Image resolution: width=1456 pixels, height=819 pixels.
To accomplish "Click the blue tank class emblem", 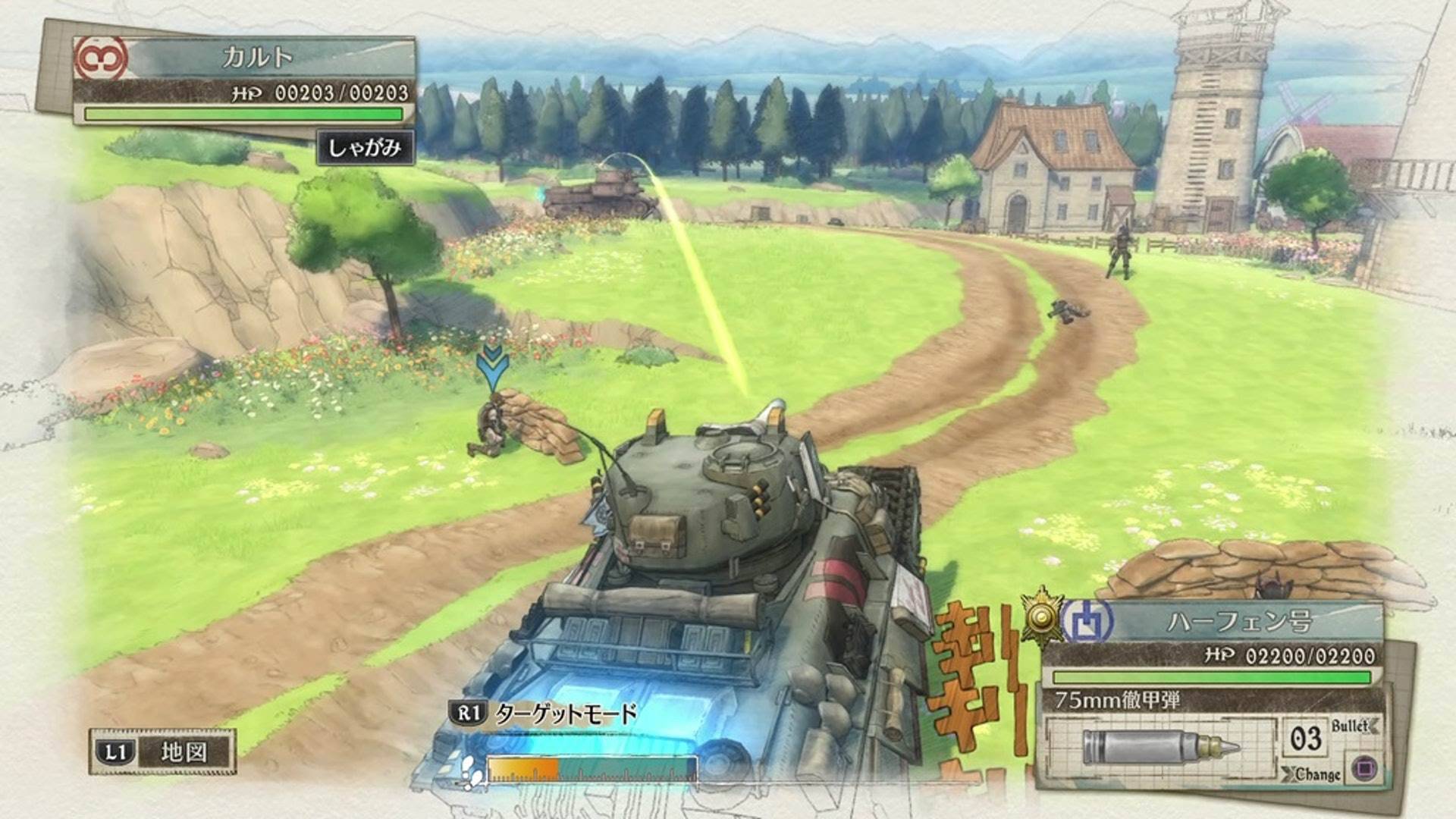I will point(1087,622).
